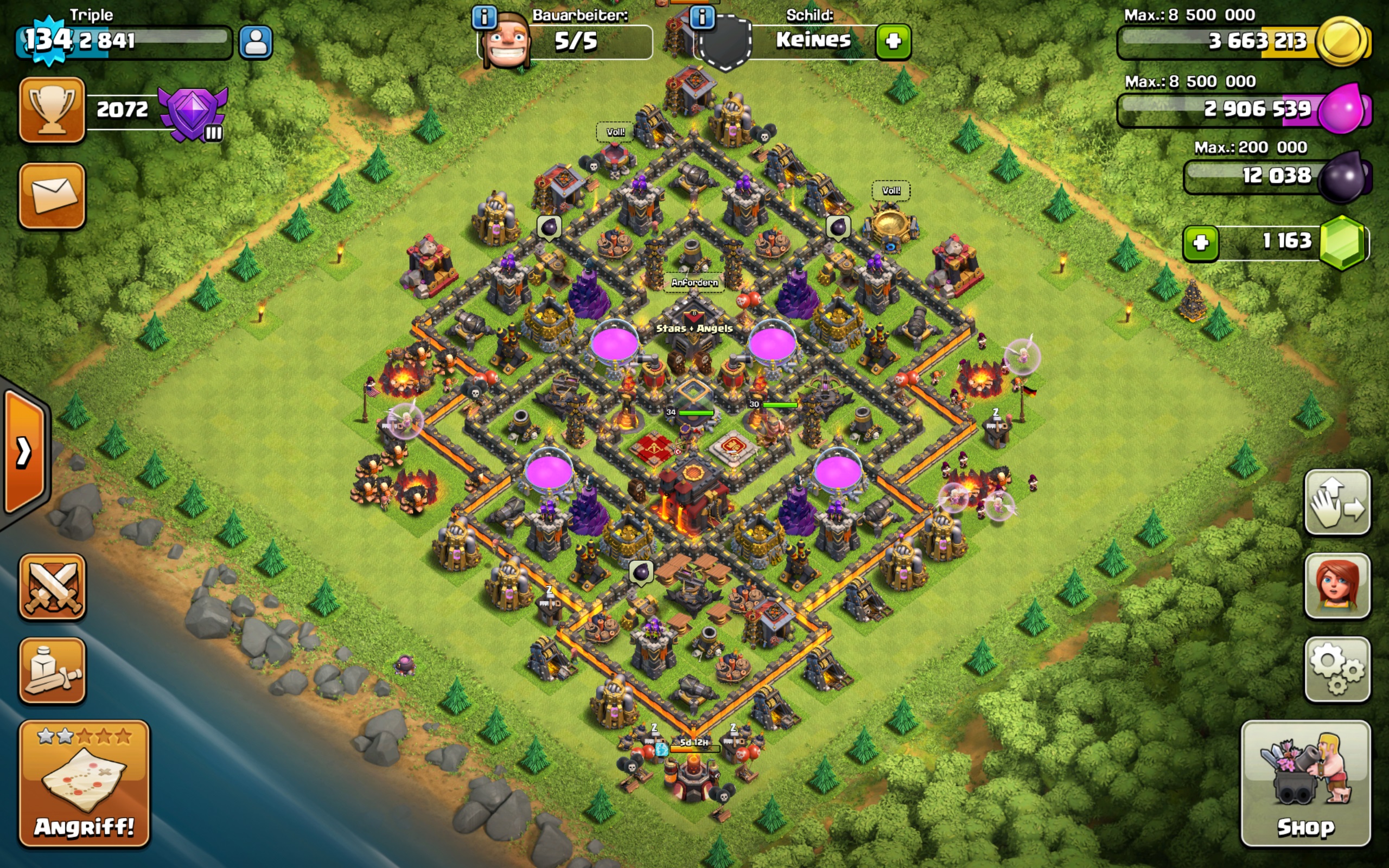This screenshot has height=868, width=1389.
Task: View the player profile button
Action: (x=256, y=42)
